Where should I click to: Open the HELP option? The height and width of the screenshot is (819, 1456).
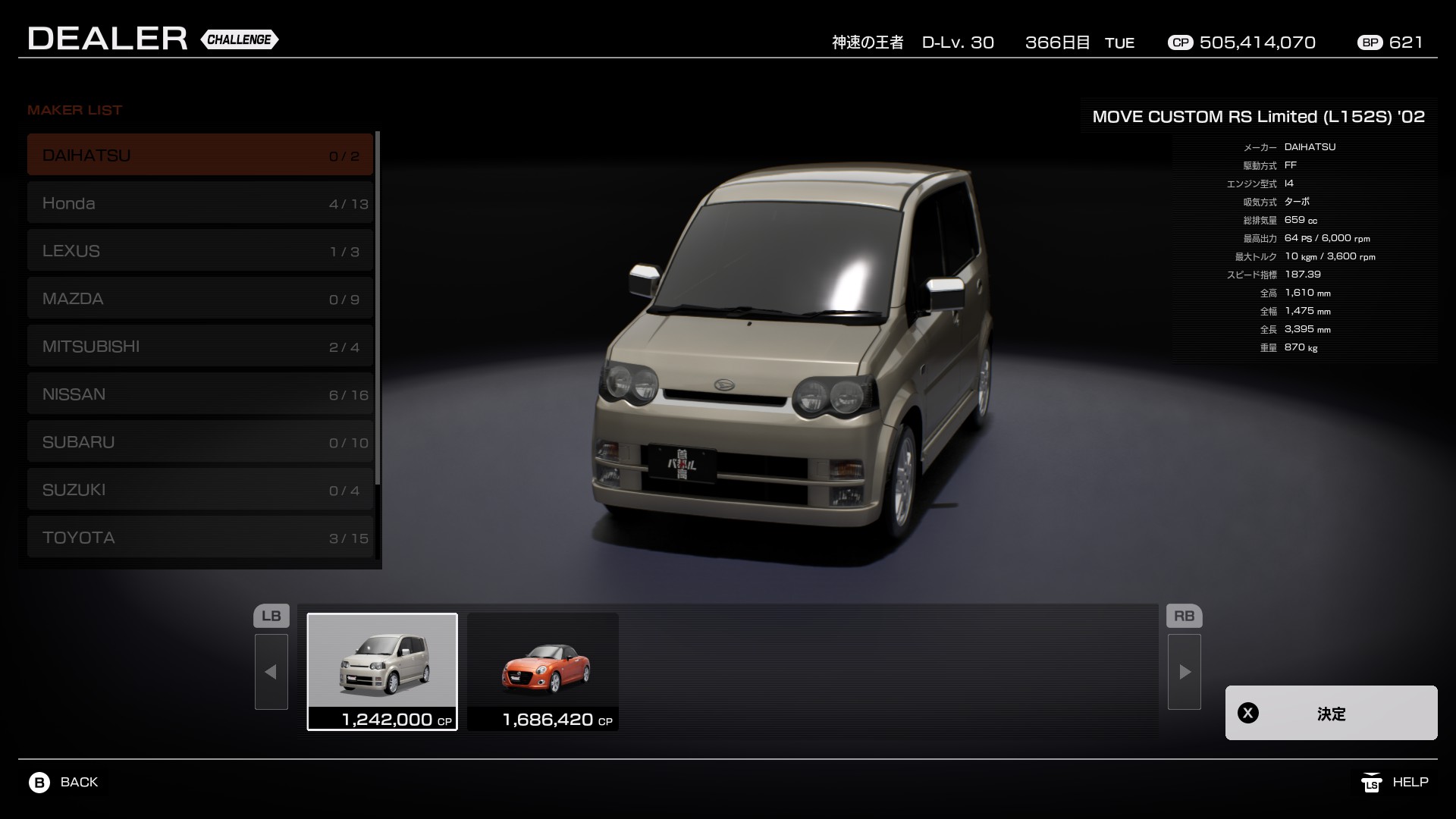pyautogui.click(x=1395, y=782)
